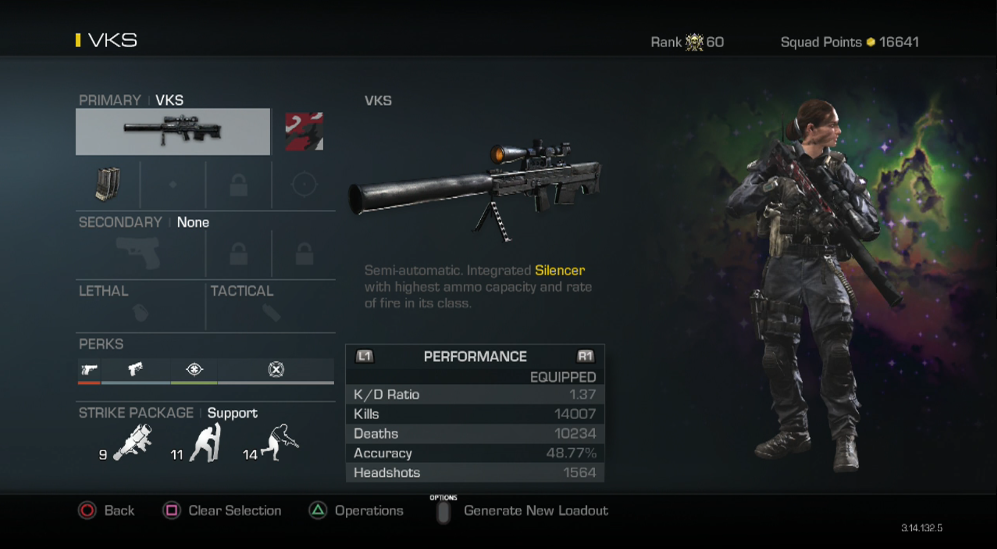
Task: Open the red camo pattern slot
Action: [304, 131]
